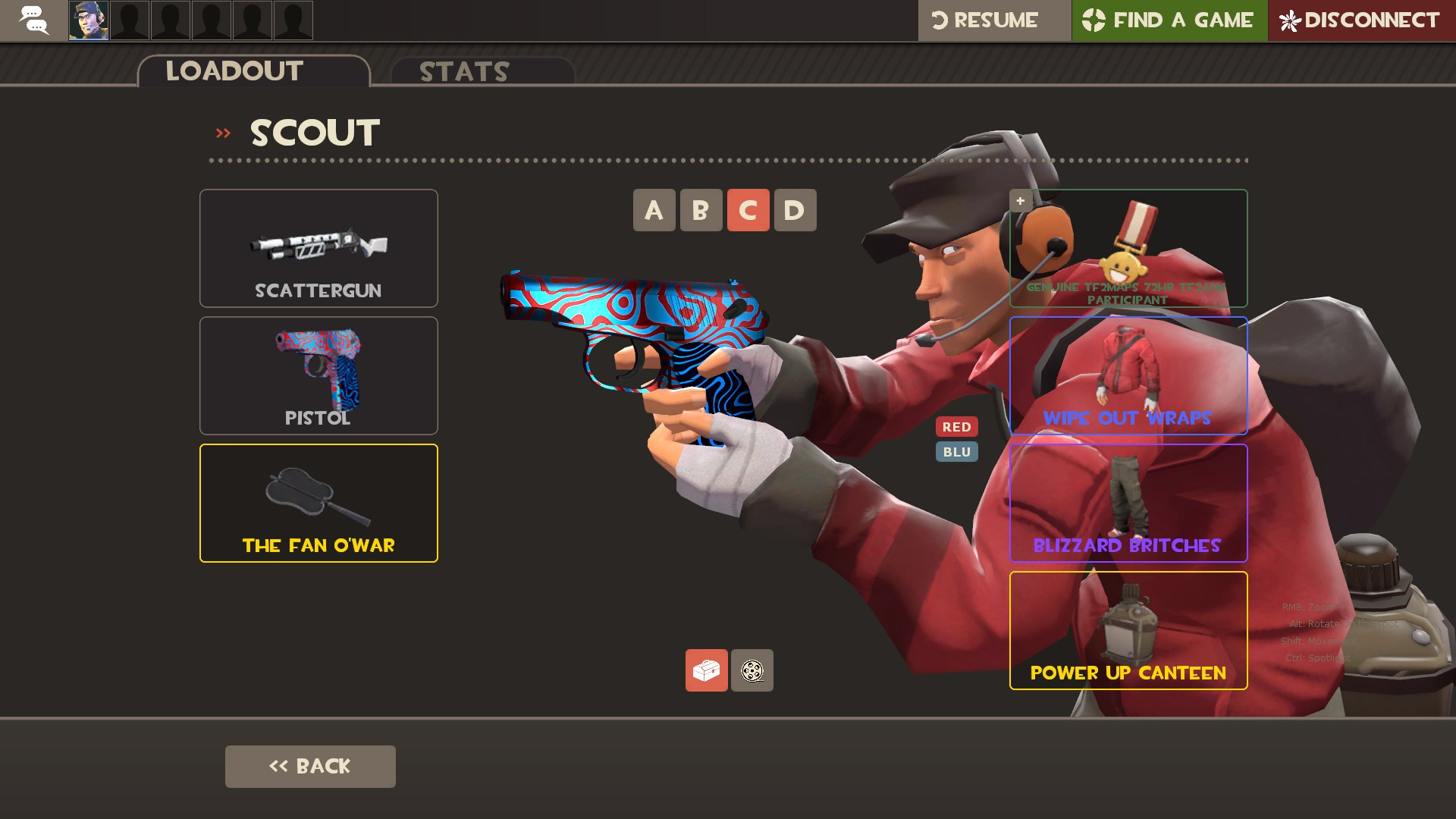Switch to loadout preset D
This screenshot has height=819, width=1456.
coord(794,210)
